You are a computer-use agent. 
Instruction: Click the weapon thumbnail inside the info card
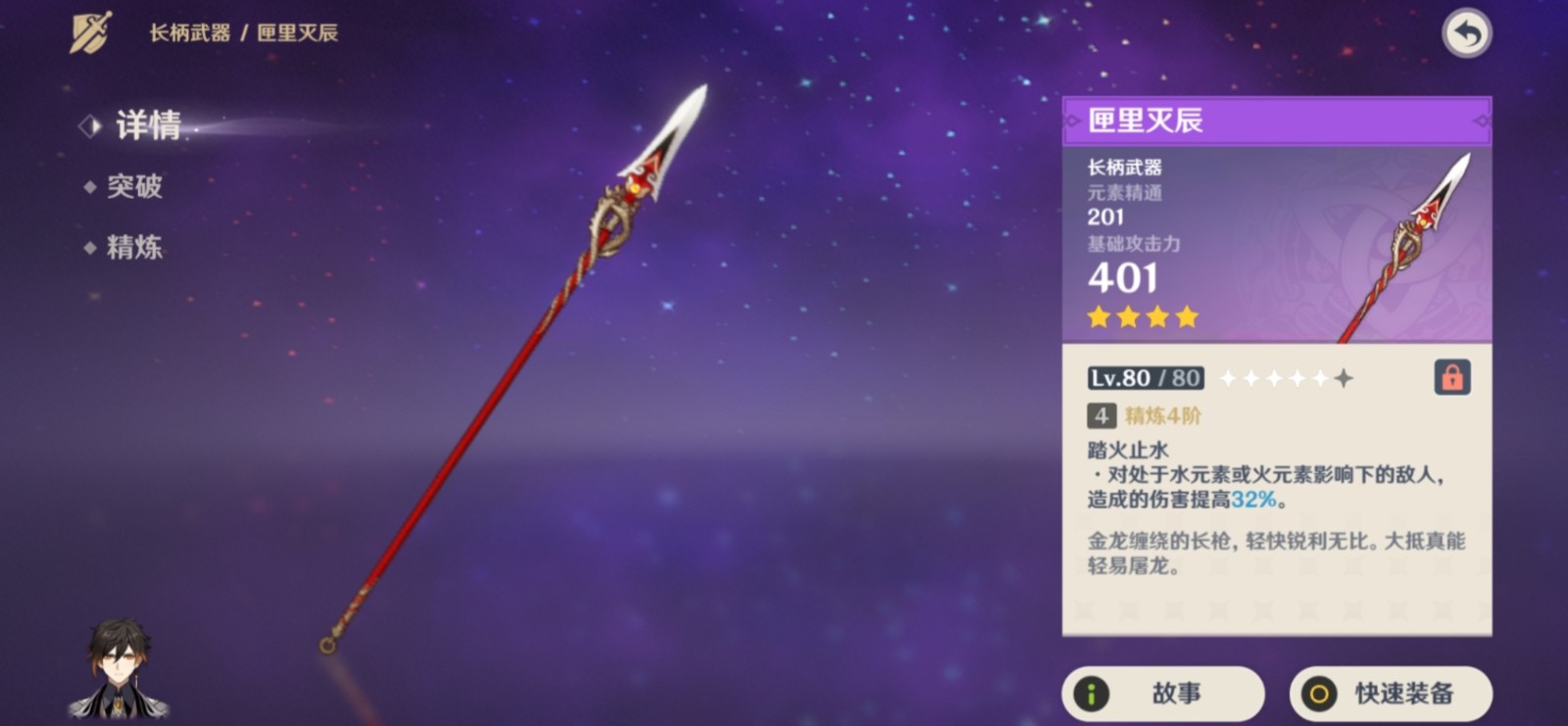[1401, 250]
